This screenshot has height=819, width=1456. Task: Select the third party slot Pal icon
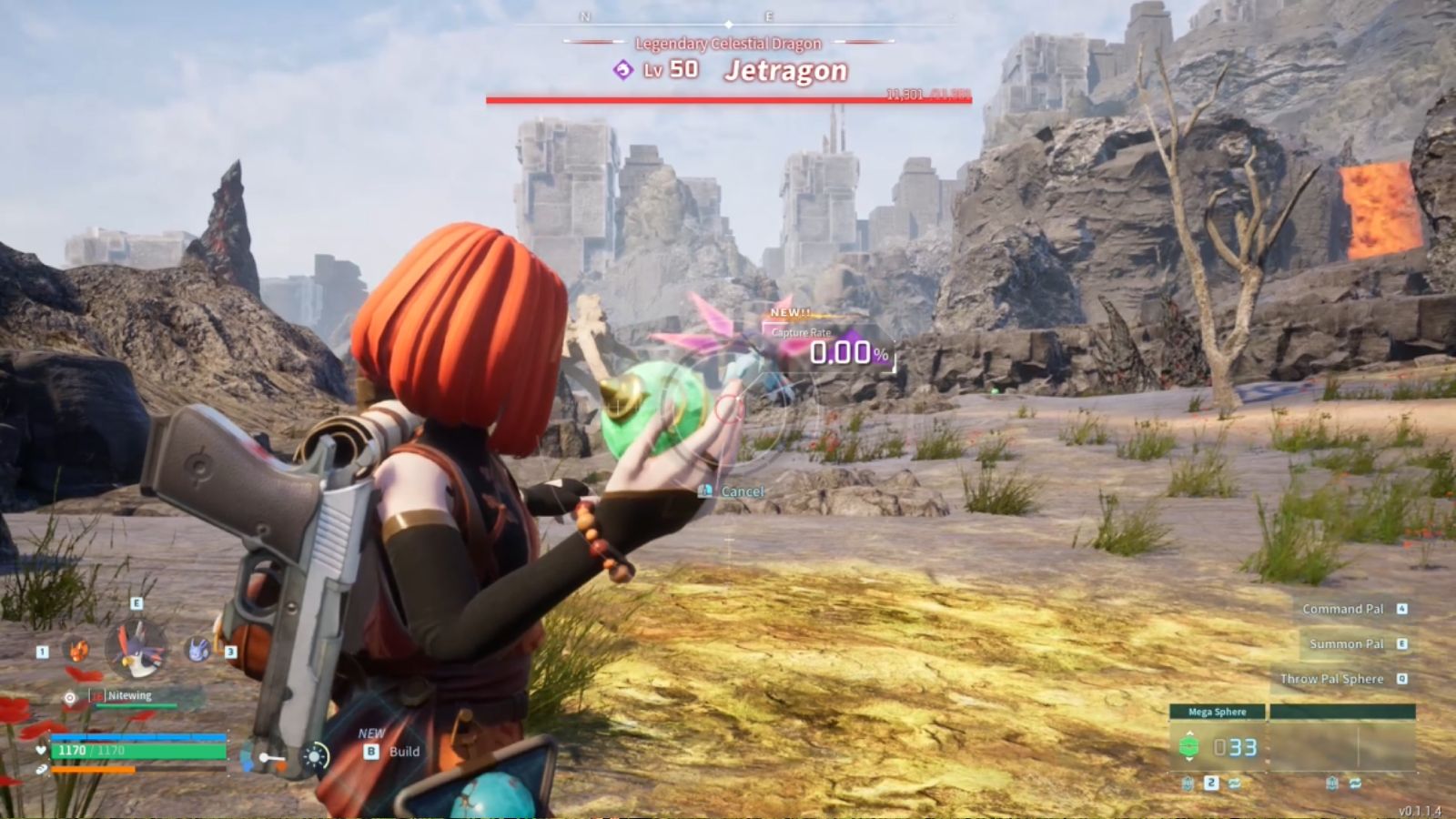(197, 652)
